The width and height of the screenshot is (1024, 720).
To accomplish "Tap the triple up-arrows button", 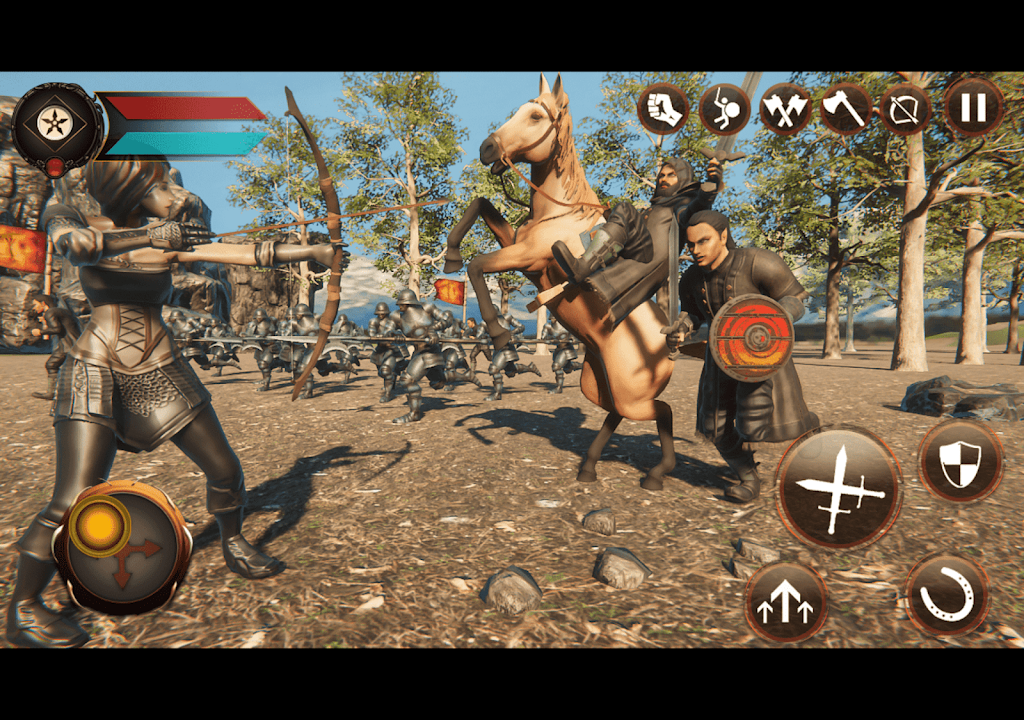I will pos(786,601).
